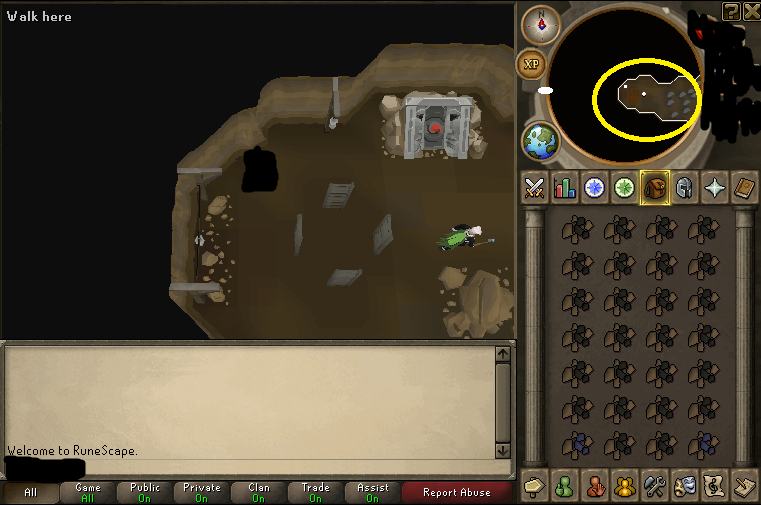Switch to the Stats bar-chart tab
This screenshot has height=505, width=761.
[565, 188]
